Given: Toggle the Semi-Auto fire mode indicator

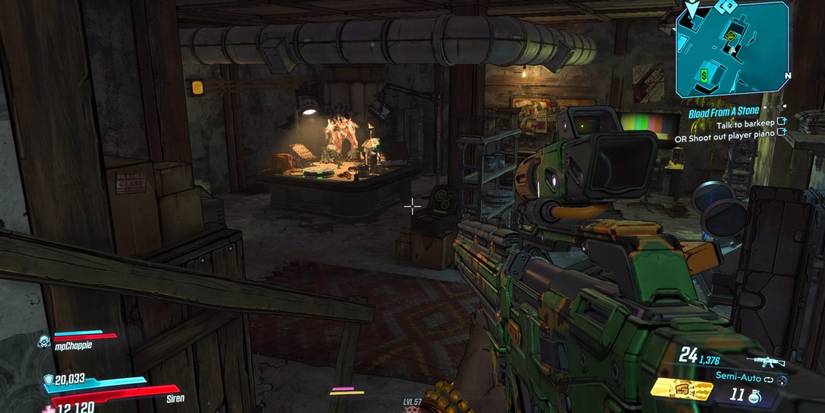Looking at the screenshot, I should (x=738, y=379).
